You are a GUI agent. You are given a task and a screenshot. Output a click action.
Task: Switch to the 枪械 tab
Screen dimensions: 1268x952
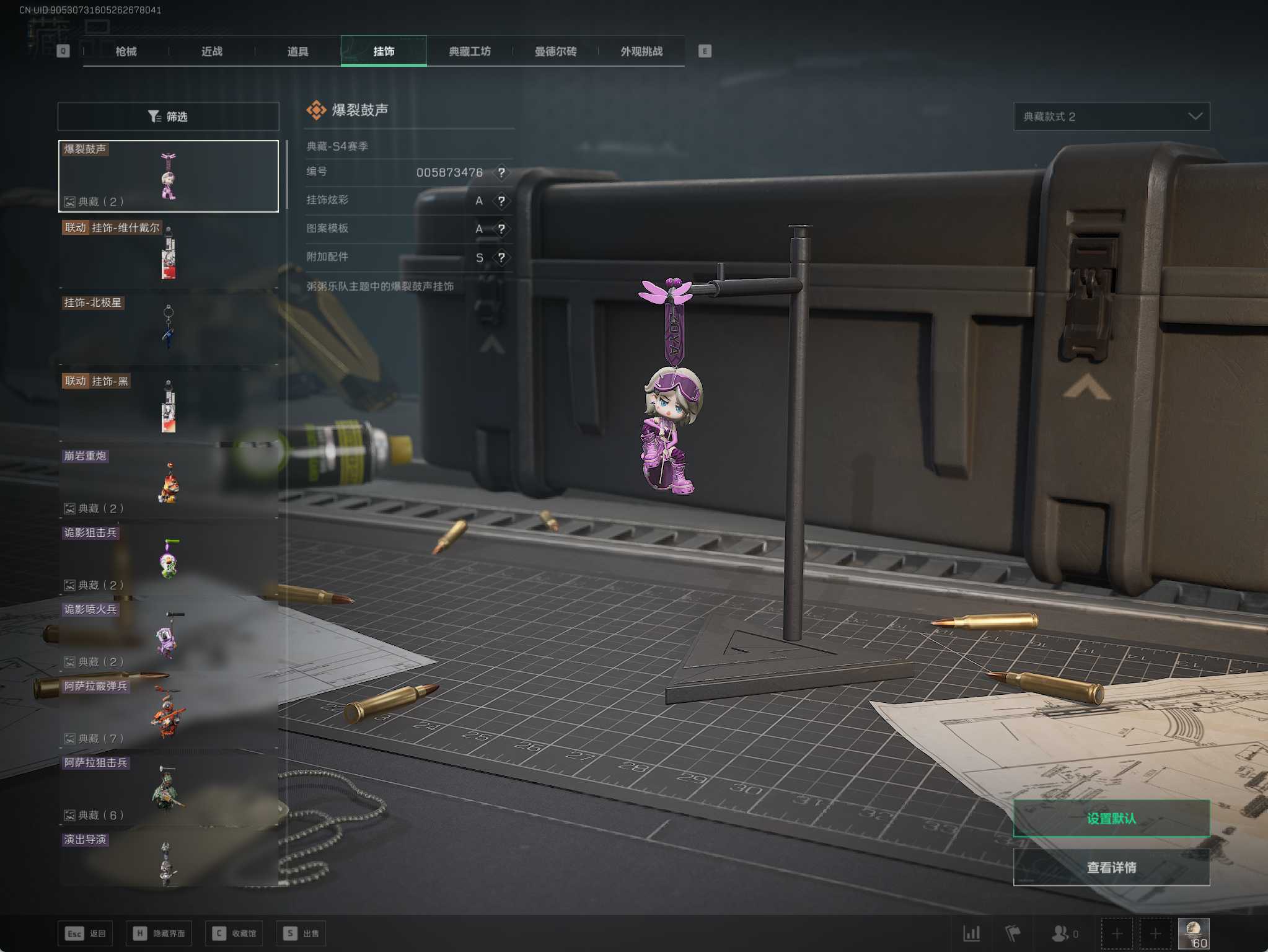(126, 51)
